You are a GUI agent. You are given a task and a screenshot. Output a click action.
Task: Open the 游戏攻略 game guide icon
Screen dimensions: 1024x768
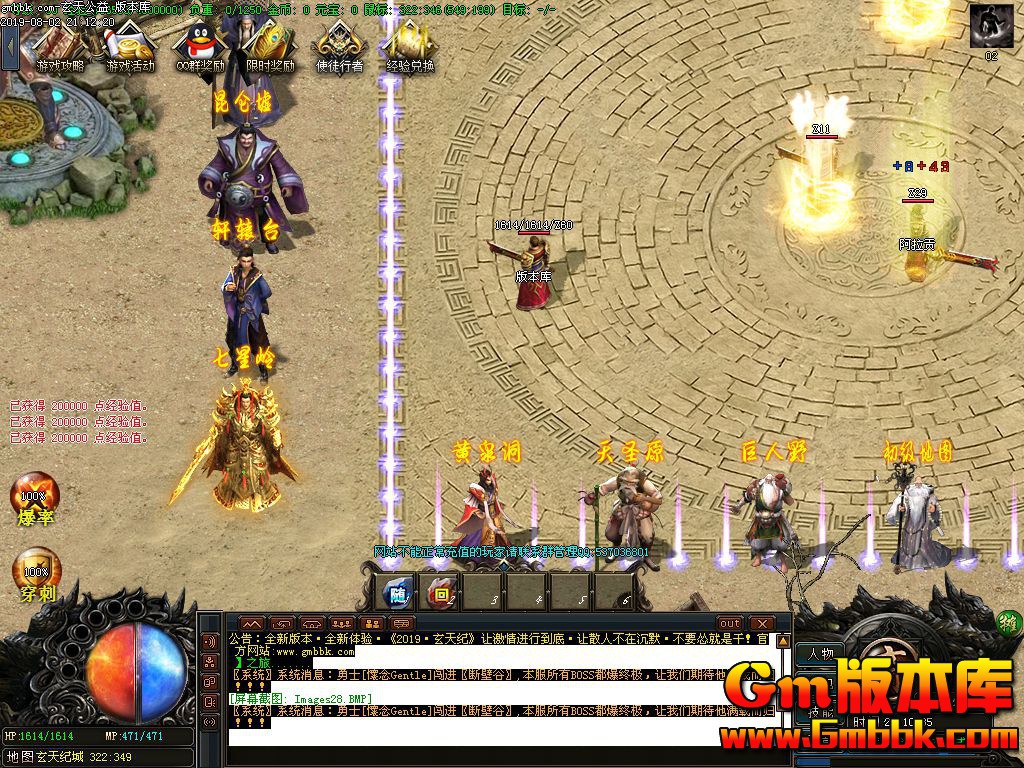click(x=60, y=47)
